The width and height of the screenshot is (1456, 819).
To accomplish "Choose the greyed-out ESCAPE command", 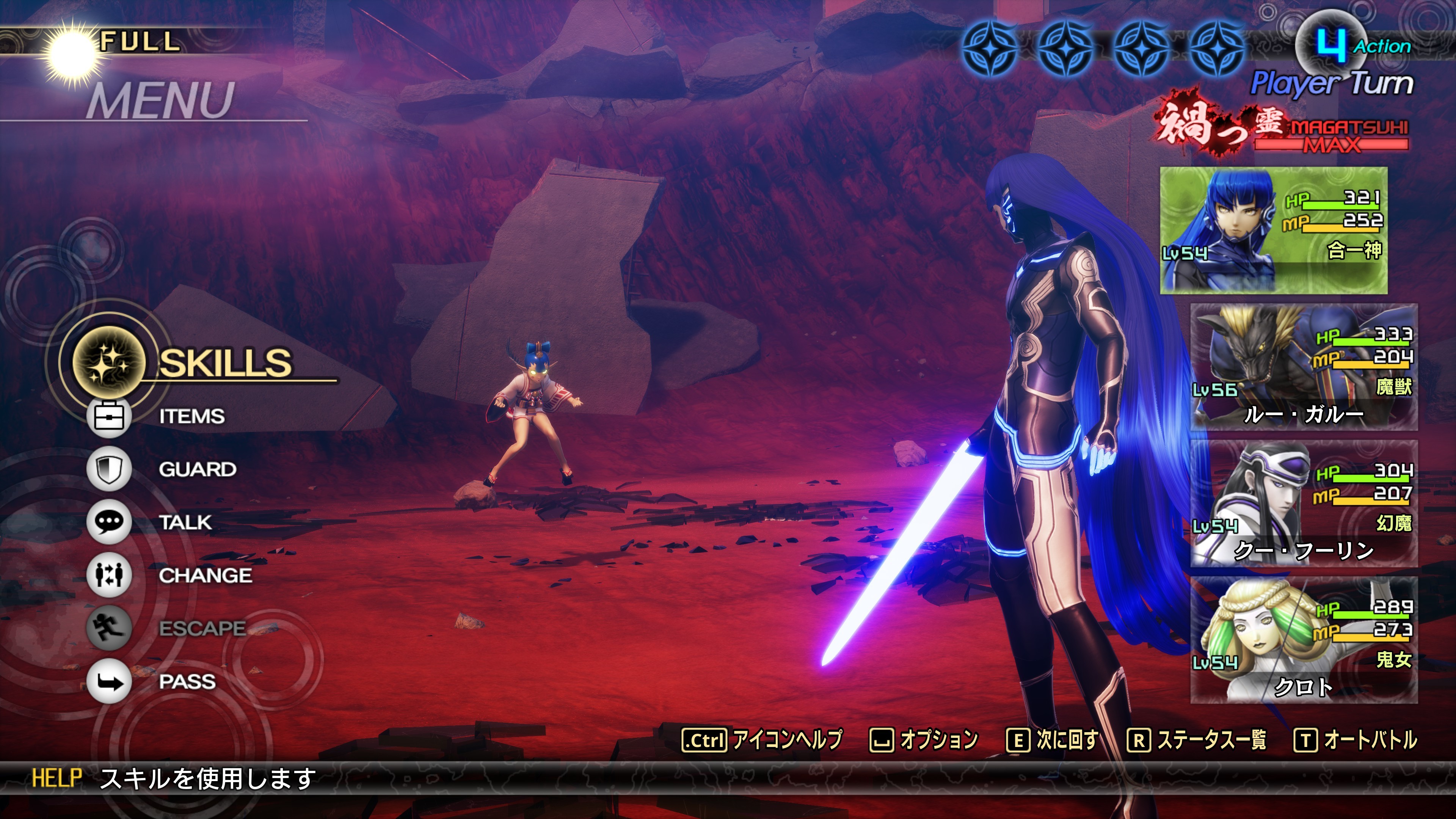I will pos(202,628).
